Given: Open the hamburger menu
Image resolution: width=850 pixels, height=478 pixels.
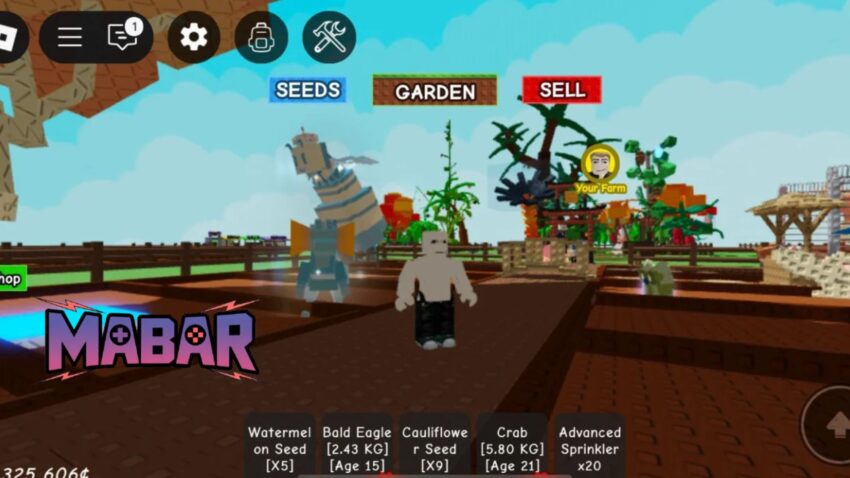Looking at the screenshot, I should click(x=70, y=38).
